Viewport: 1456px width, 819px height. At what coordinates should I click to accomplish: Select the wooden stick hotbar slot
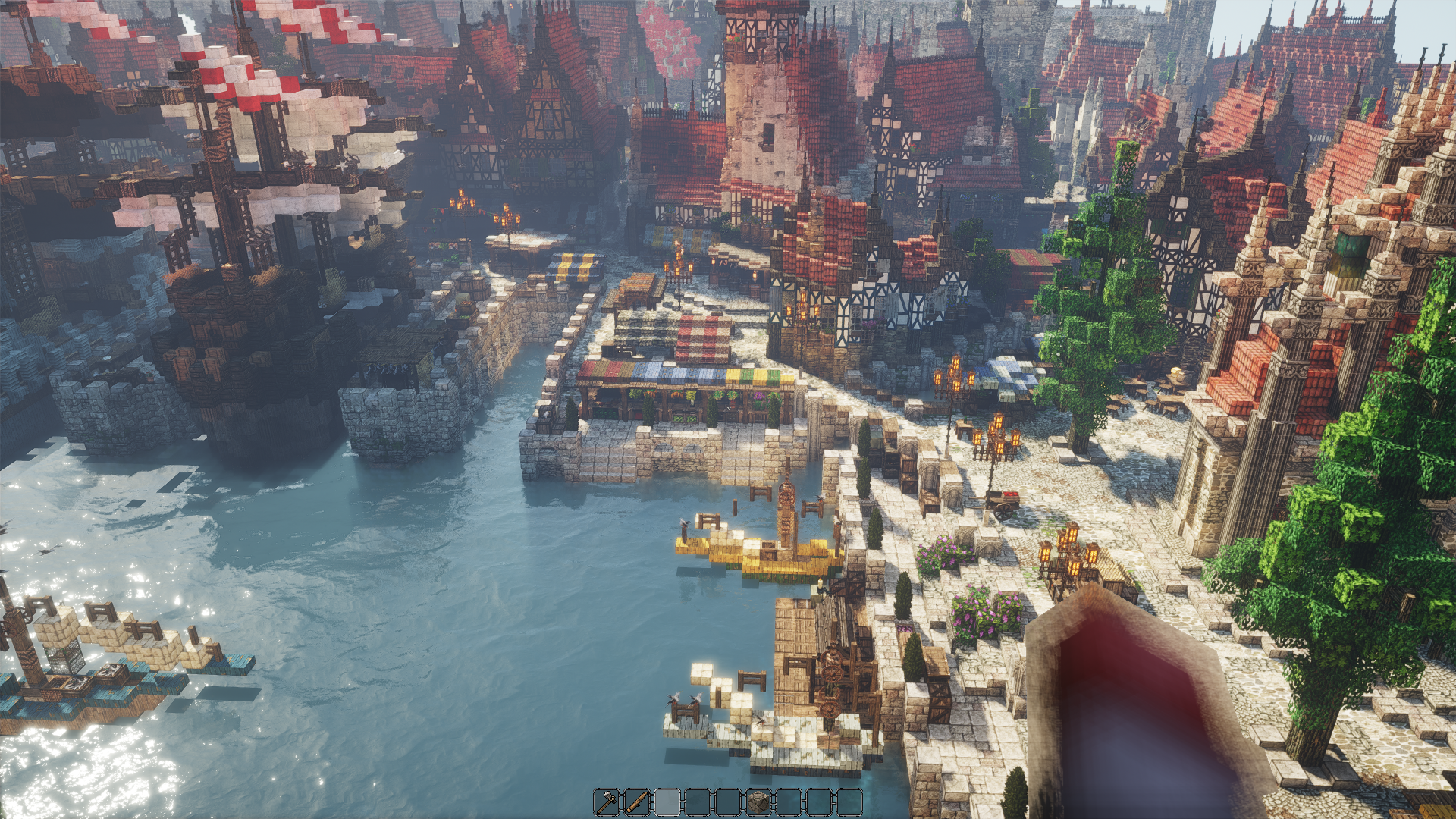[x=637, y=802]
